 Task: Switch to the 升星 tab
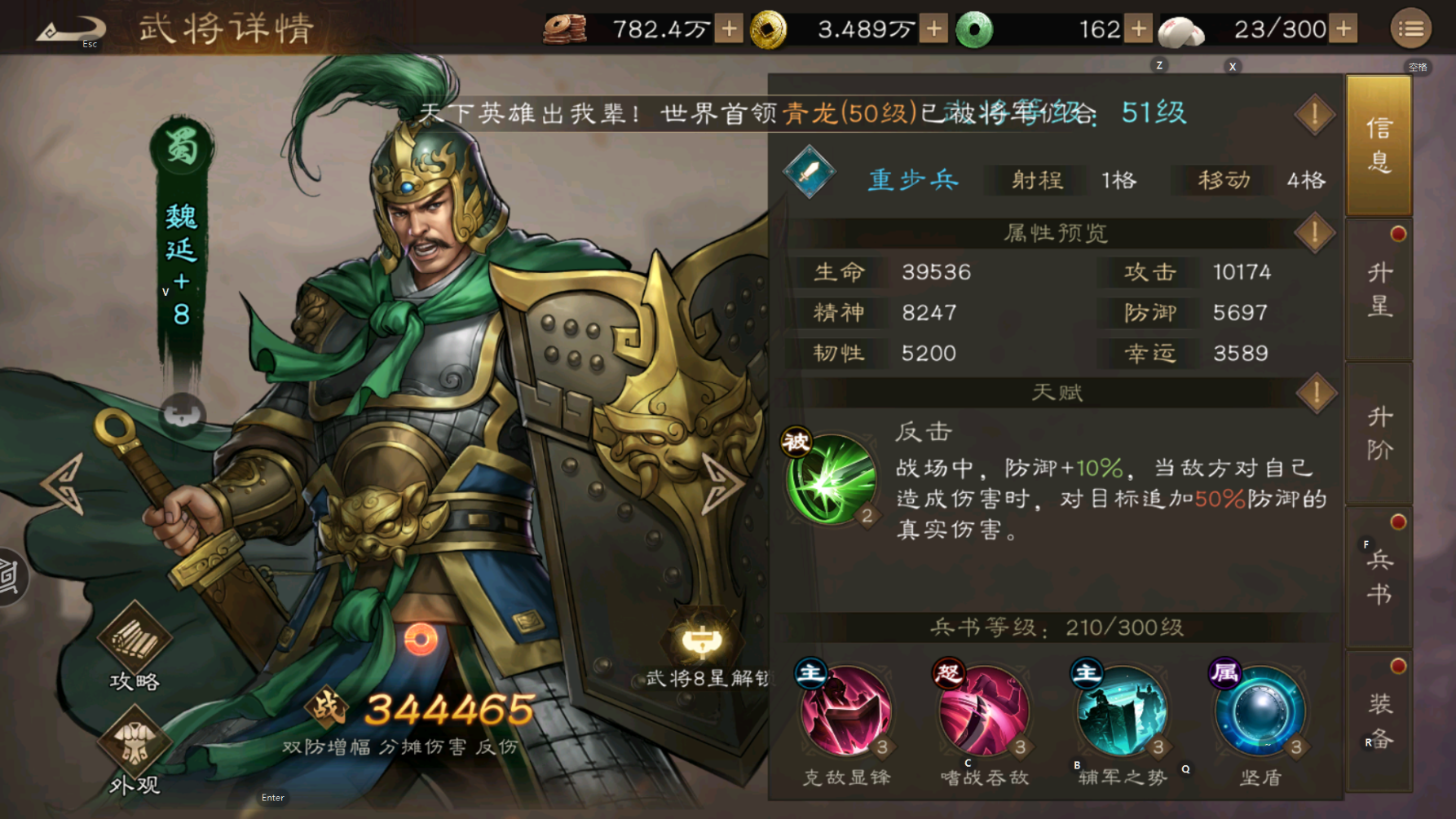(x=1379, y=289)
